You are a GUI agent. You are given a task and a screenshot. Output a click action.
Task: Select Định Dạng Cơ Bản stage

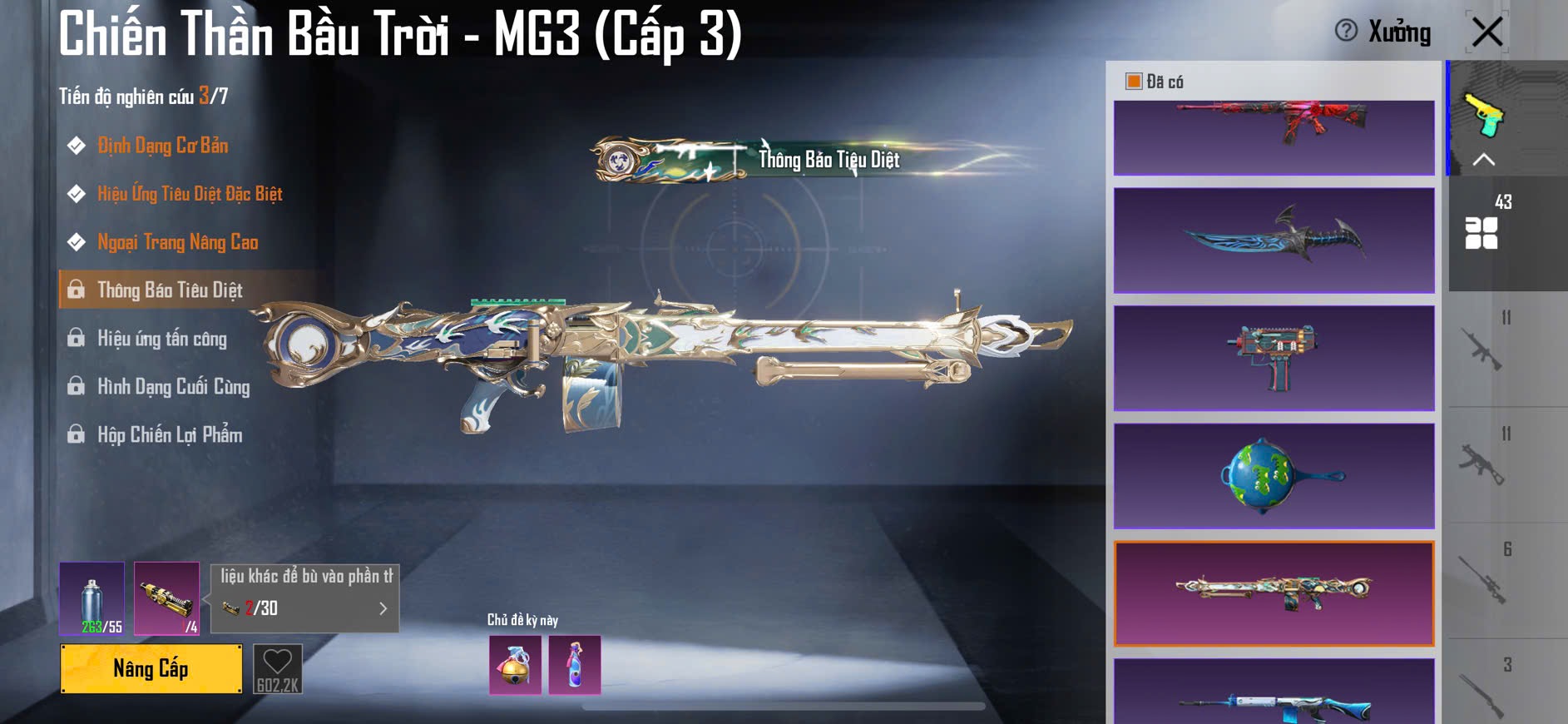162,146
